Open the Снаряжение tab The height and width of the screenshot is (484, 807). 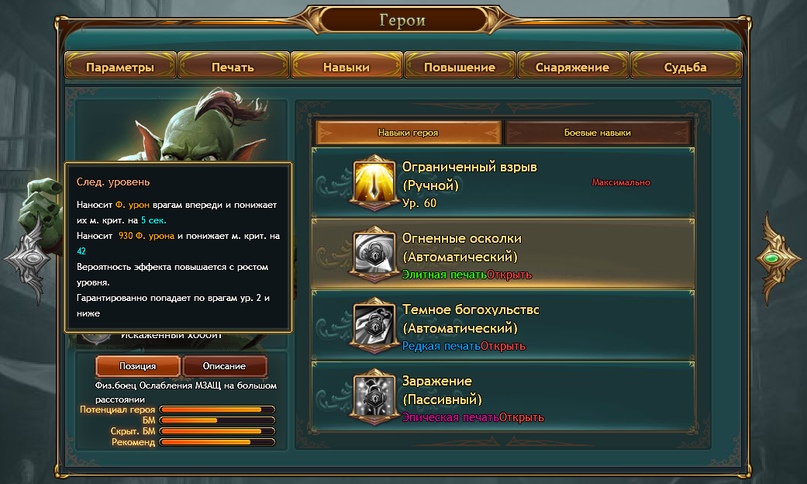[x=573, y=67]
